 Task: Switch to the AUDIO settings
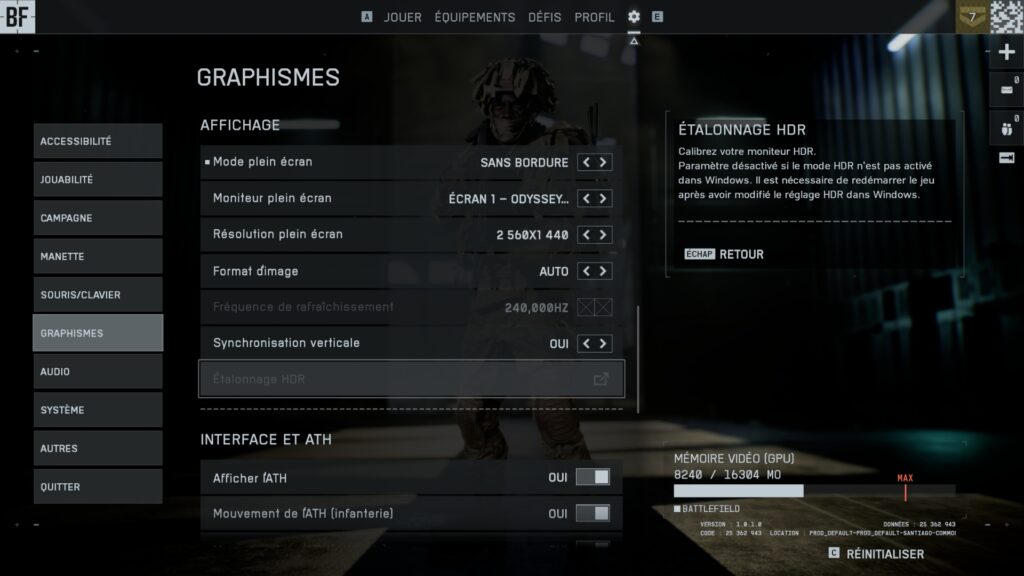(97, 371)
